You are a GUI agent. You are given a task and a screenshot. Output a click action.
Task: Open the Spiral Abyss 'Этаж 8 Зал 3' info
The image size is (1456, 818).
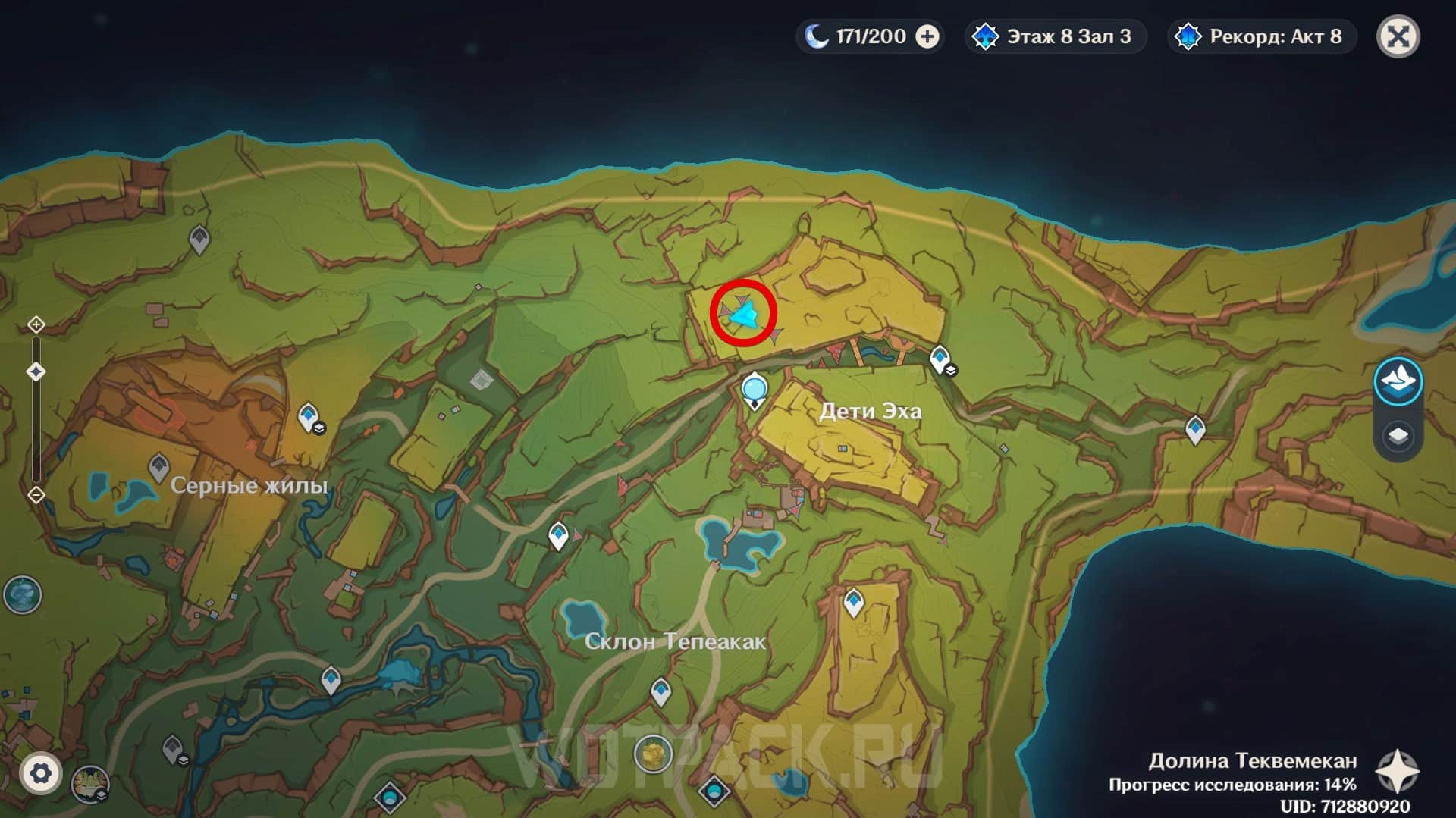point(1055,36)
